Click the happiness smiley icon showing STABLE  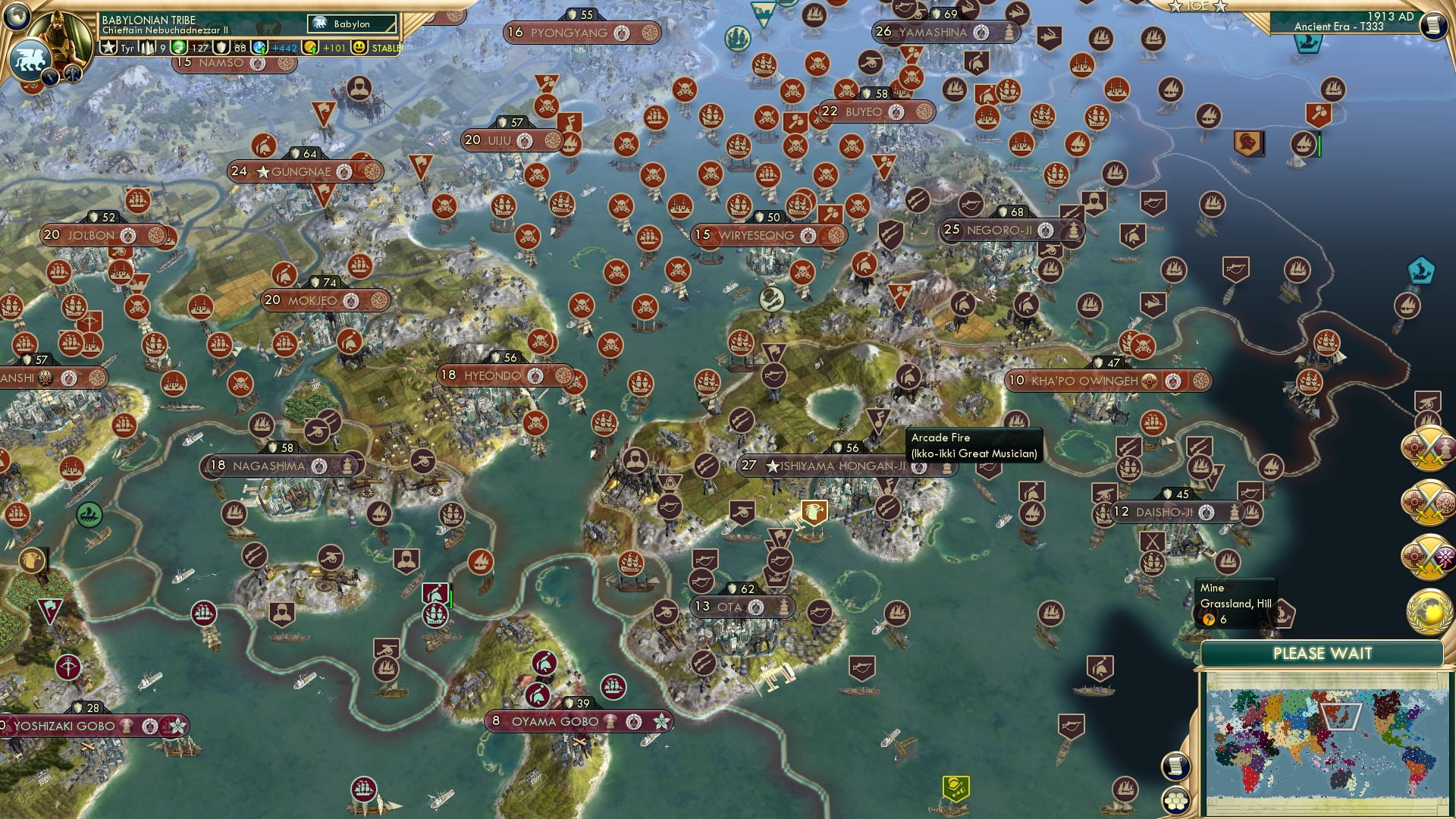coord(359,49)
